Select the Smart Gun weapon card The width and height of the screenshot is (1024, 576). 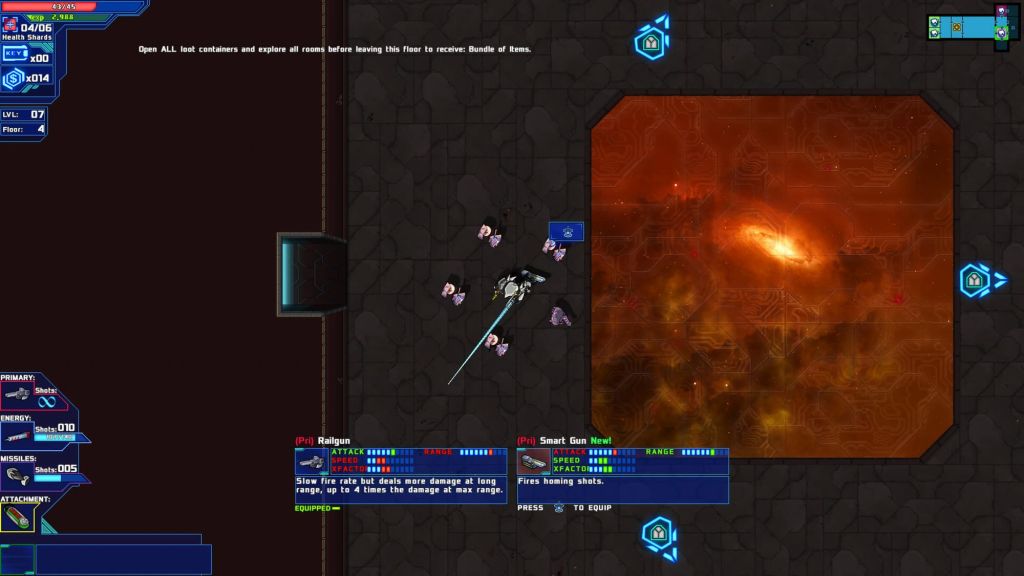[622, 475]
